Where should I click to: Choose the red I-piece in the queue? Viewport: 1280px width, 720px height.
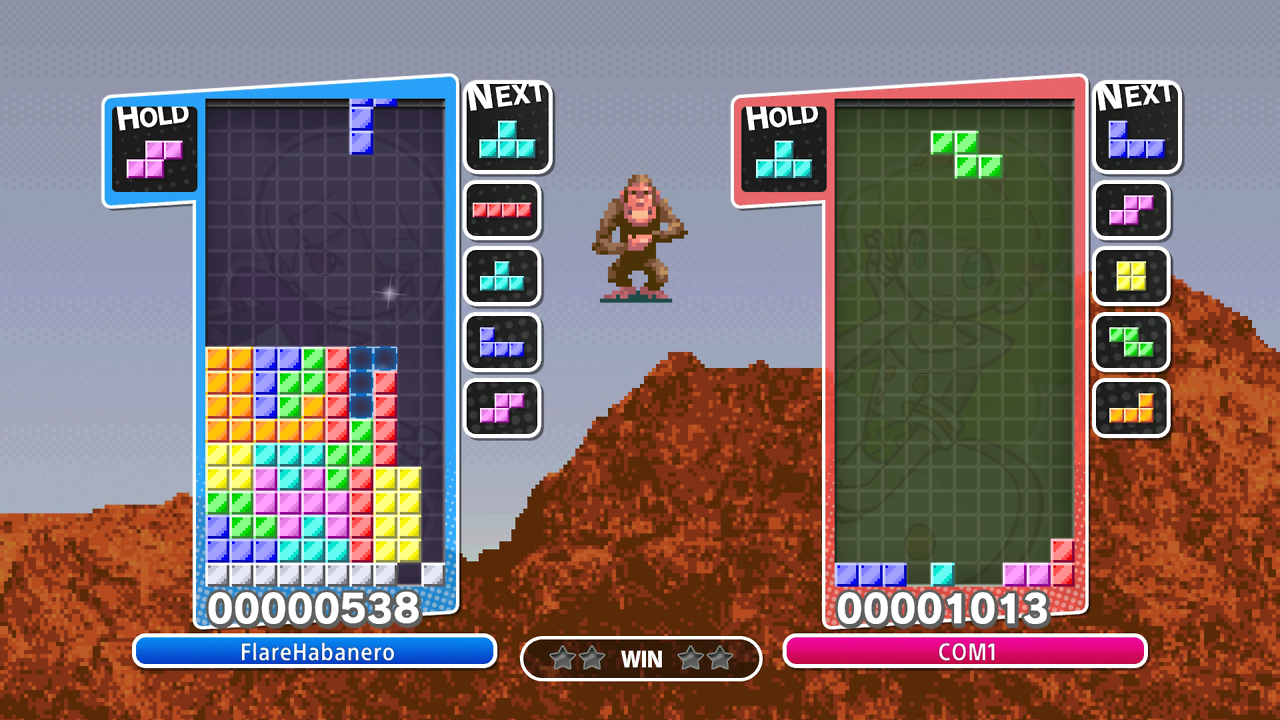pos(502,210)
